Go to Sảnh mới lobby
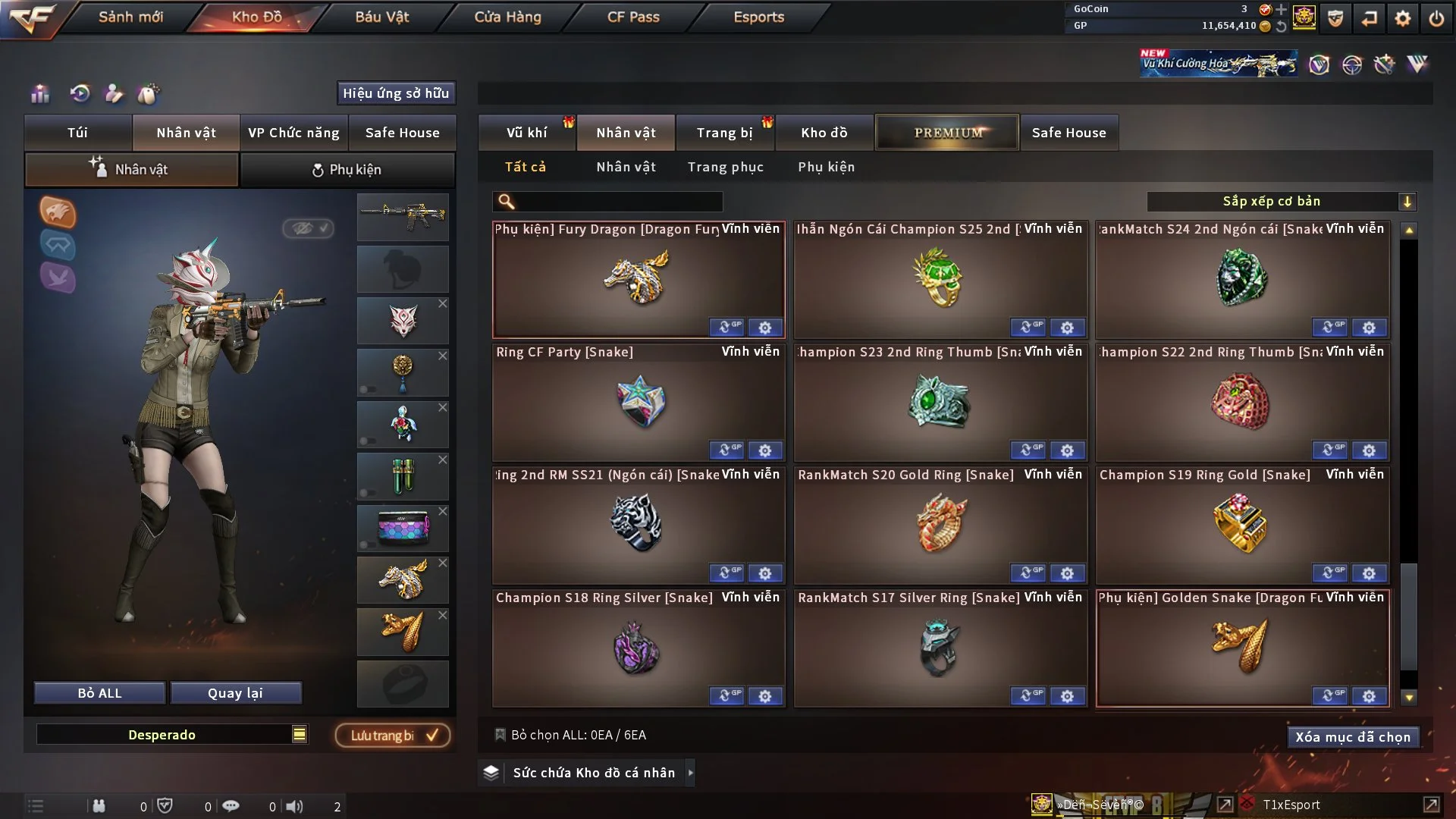The height and width of the screenshot is (819, 1456). point(130,17)
